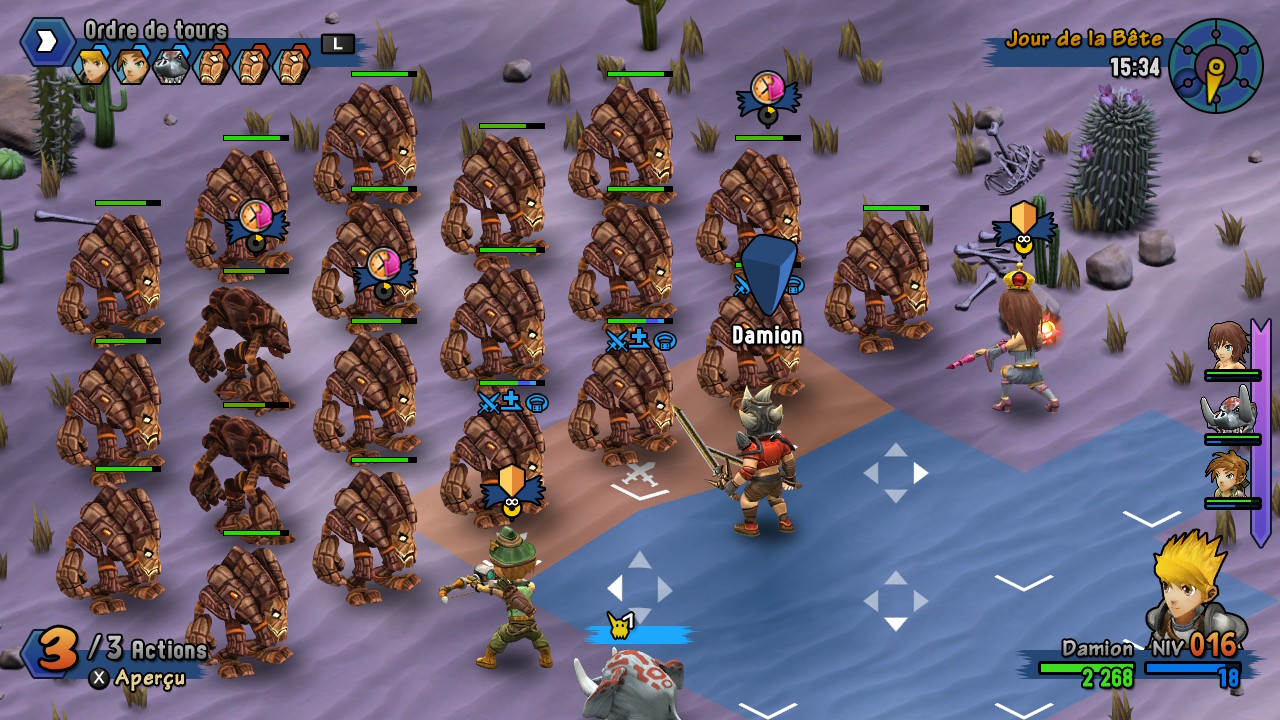Select the grey beast turn order portrait
Viewport: 1280px width, 720px height.
point(171,66)
